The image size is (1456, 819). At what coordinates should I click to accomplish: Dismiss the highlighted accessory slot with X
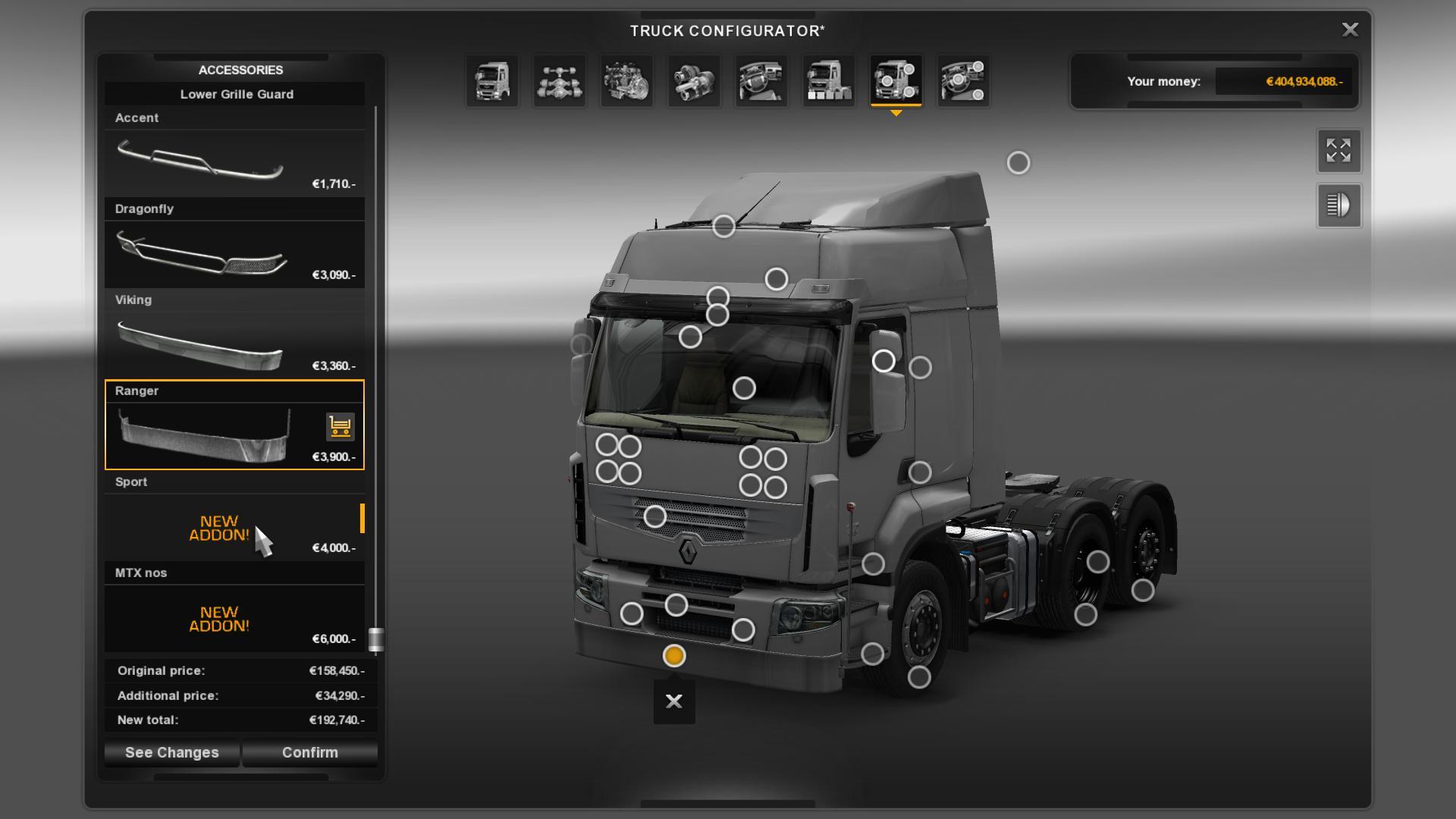pyautogui.click(x=674, y=701)
